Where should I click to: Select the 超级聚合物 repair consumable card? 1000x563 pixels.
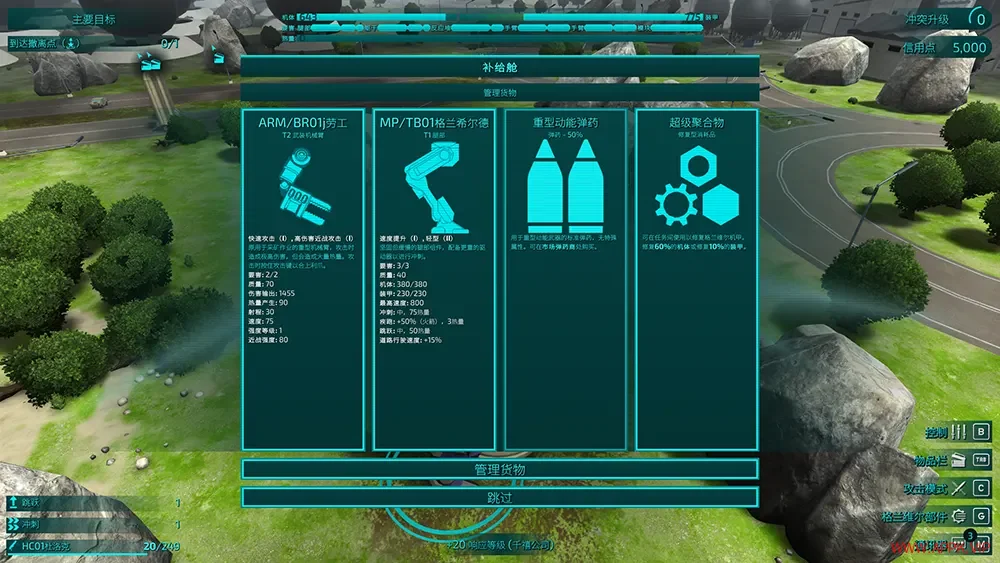click(696, 280)
